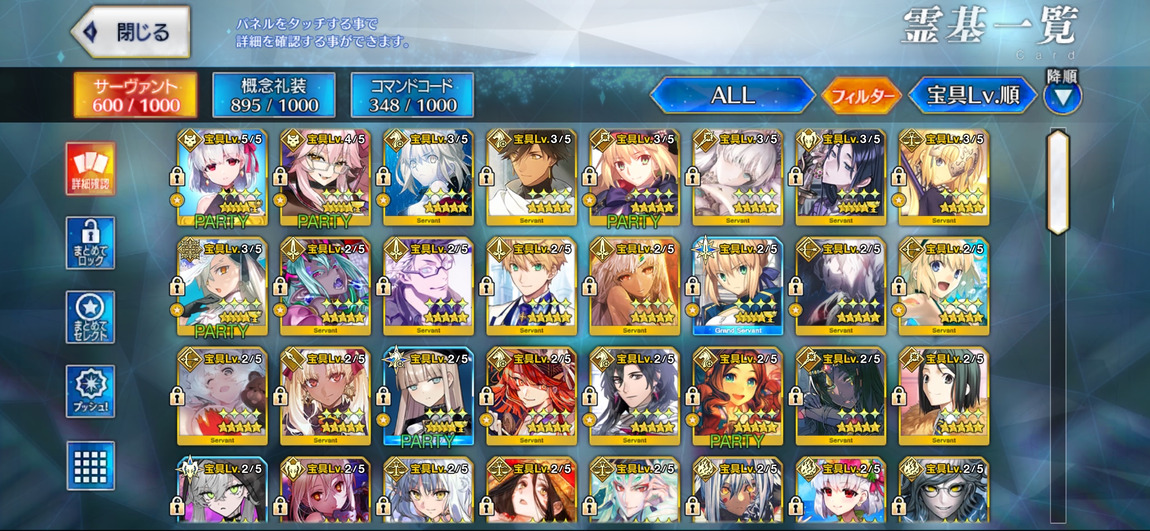The image size is (1150, 531).
Task: Choose the まとめてロック bulk lock
Action: (x=91, y=243)
